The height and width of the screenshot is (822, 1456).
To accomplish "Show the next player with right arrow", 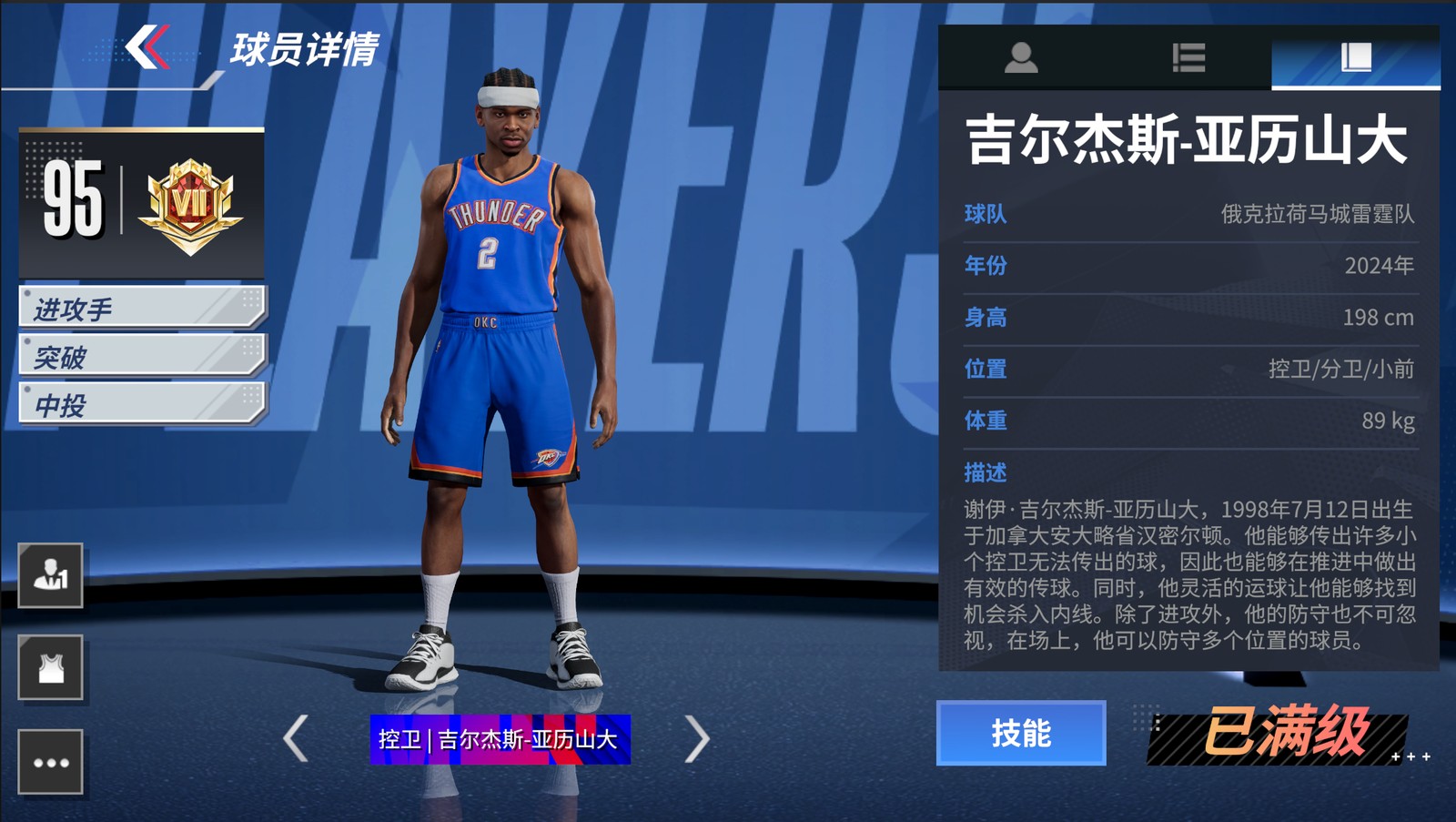I will pyautogui.click(x=696, y=737).
